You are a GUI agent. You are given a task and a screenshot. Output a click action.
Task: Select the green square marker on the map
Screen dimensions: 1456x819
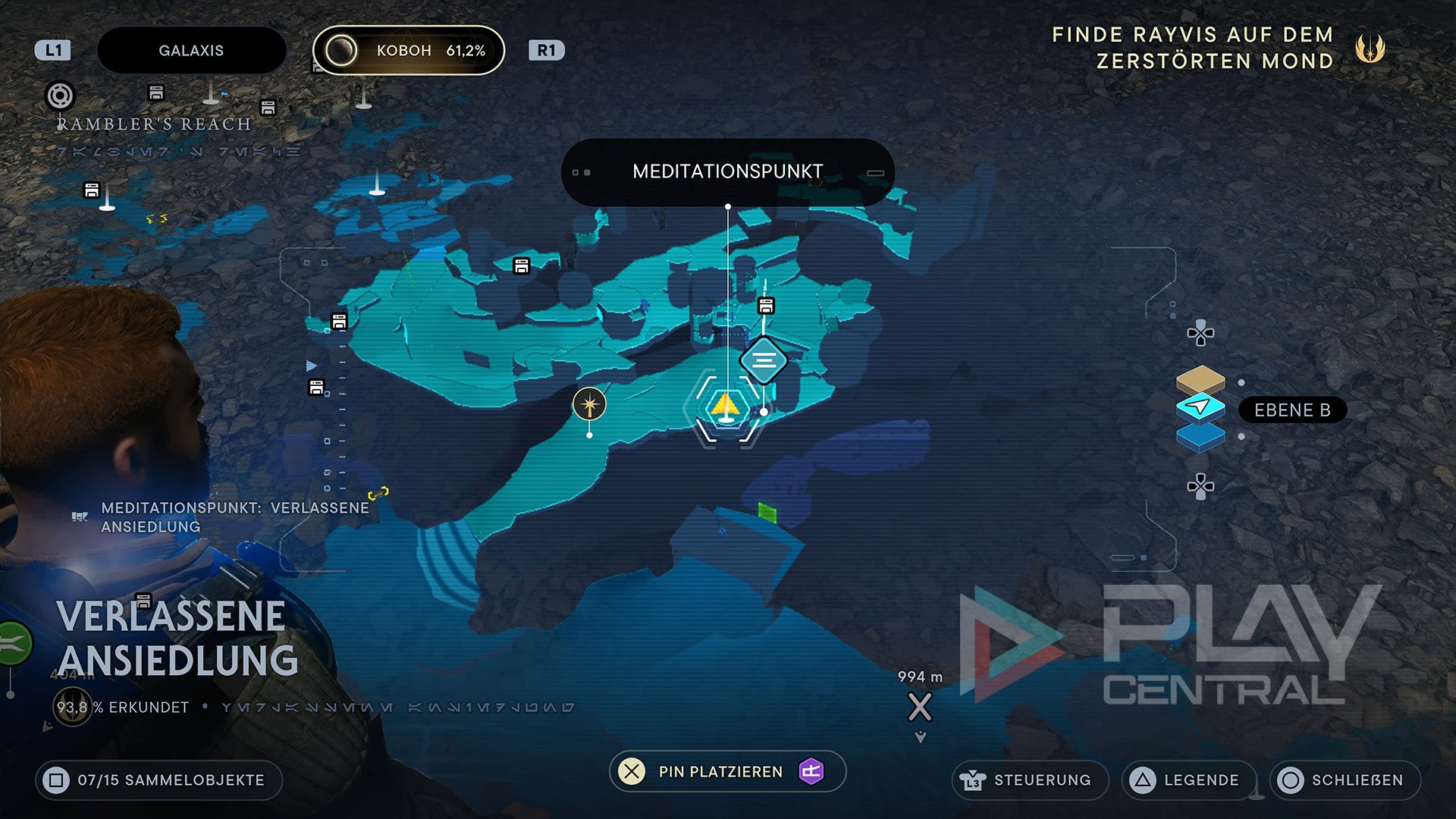767,513
